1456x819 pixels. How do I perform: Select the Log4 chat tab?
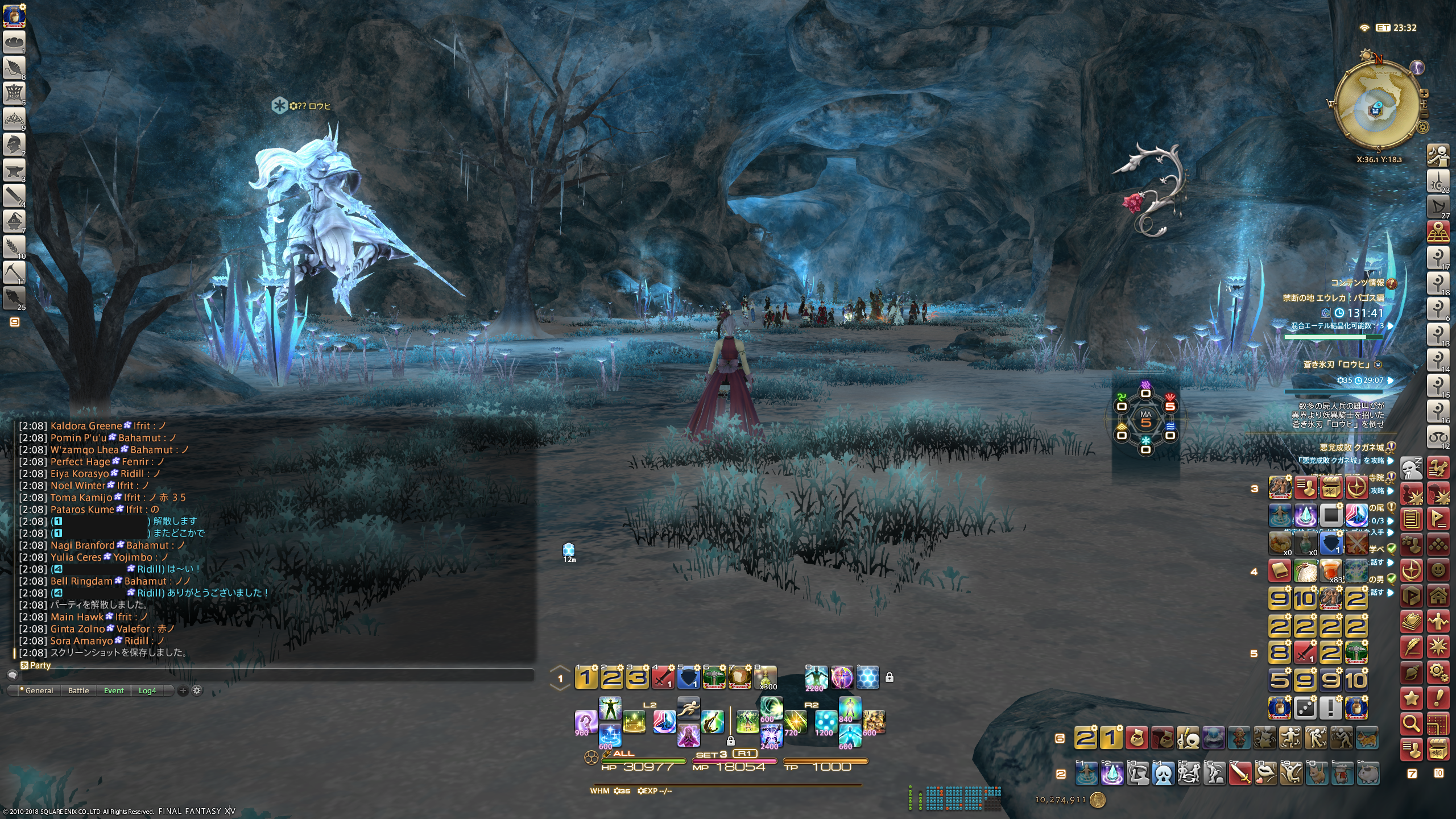(147, 690)
